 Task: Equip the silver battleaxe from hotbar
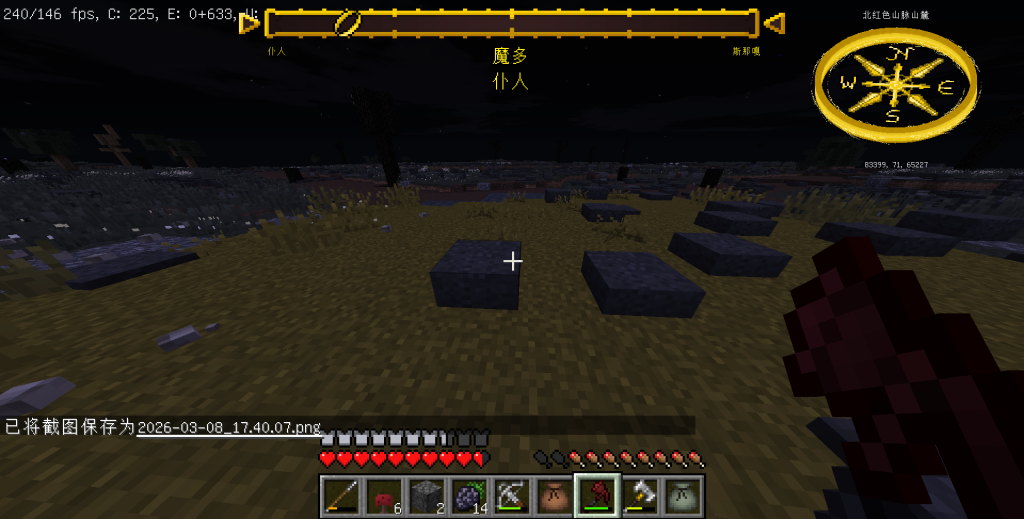[x=640, y=495]
